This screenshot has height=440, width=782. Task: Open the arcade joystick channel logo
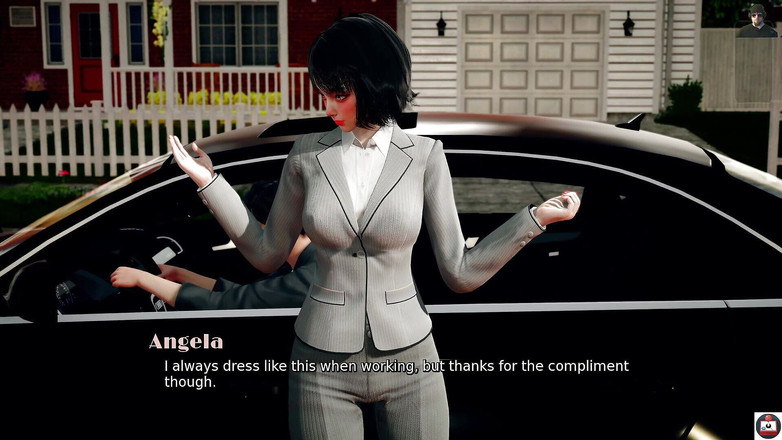(767, 425)
